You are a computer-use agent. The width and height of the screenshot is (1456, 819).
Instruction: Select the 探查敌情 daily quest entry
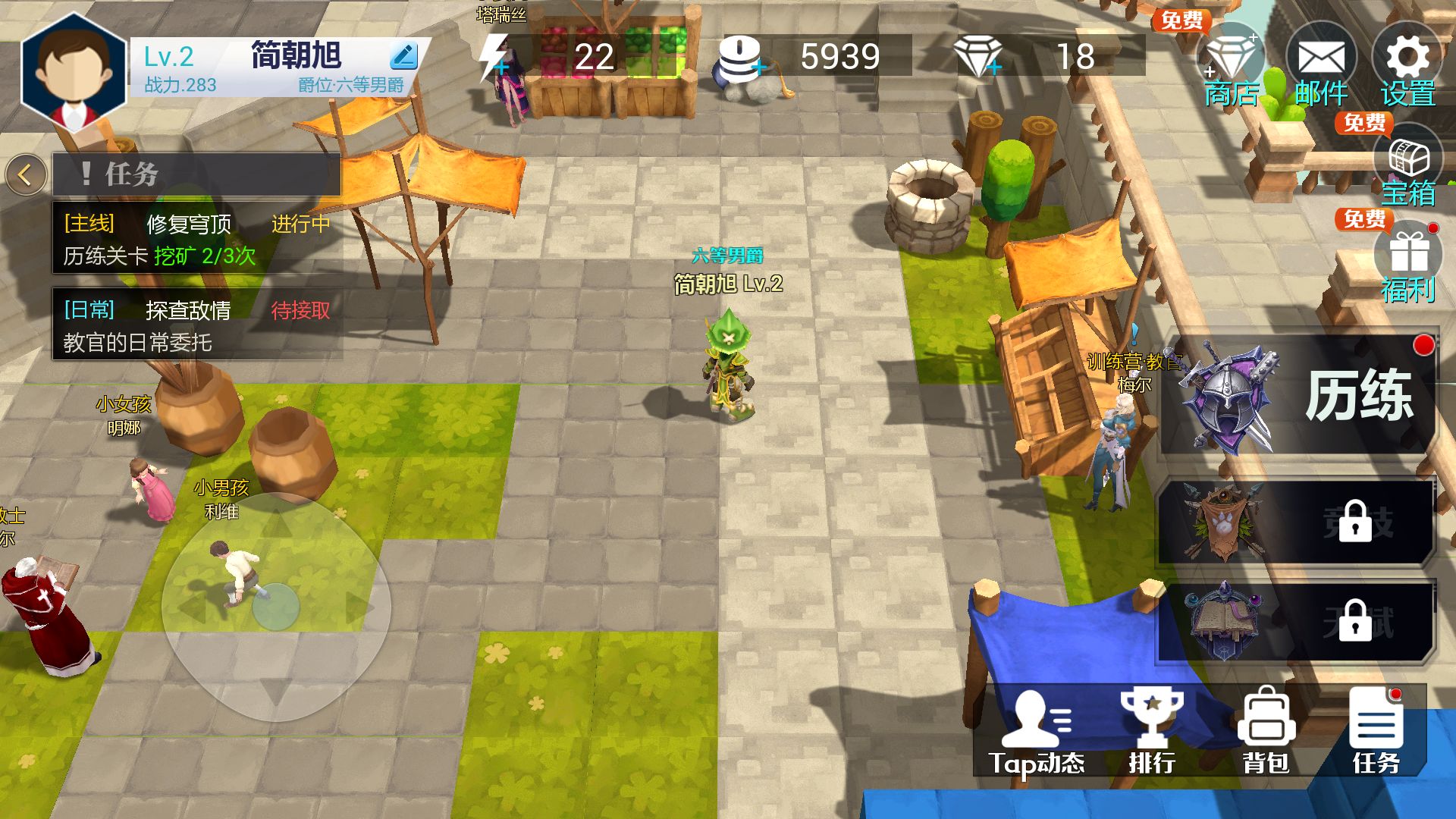tap(196, 325)
